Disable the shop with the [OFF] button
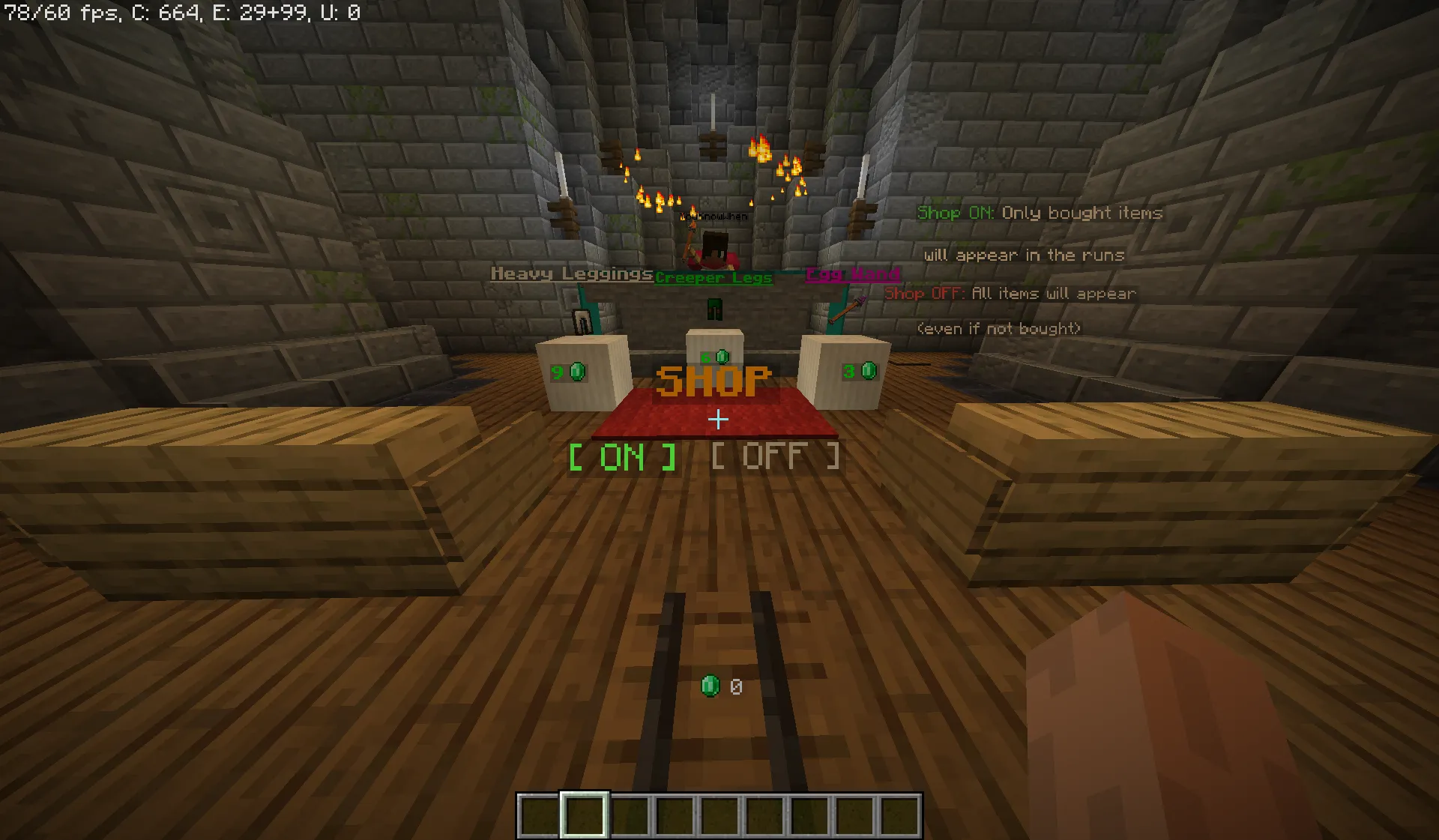The image size is (1439, 840). pos(774,456)
